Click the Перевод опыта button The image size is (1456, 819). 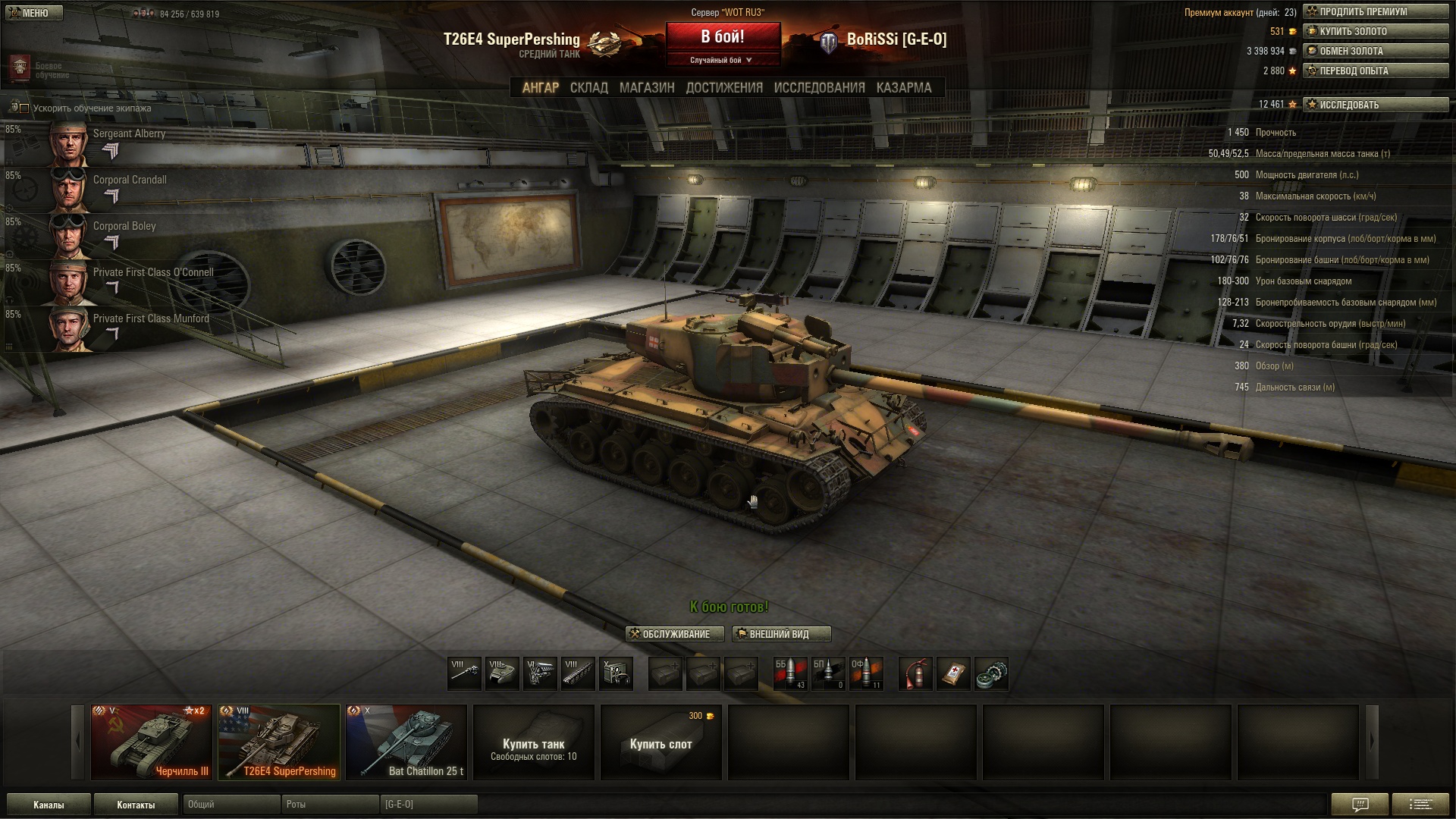point(1376,71)
